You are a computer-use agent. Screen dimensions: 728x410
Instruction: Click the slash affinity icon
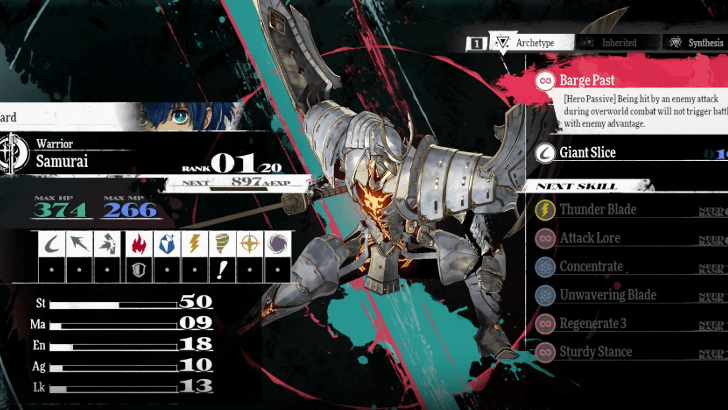(54, 245)
